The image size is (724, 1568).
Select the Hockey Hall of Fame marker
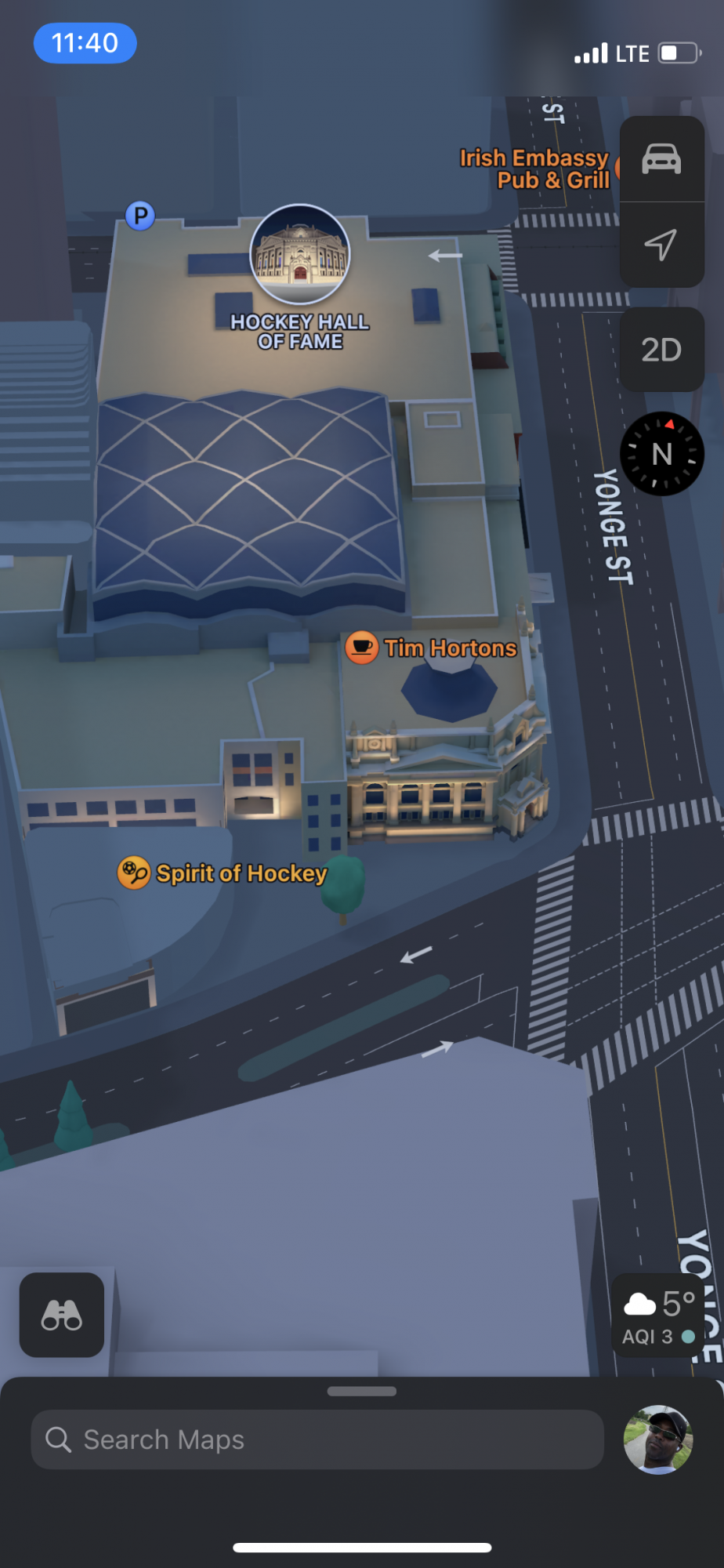(x=300, y=255)
